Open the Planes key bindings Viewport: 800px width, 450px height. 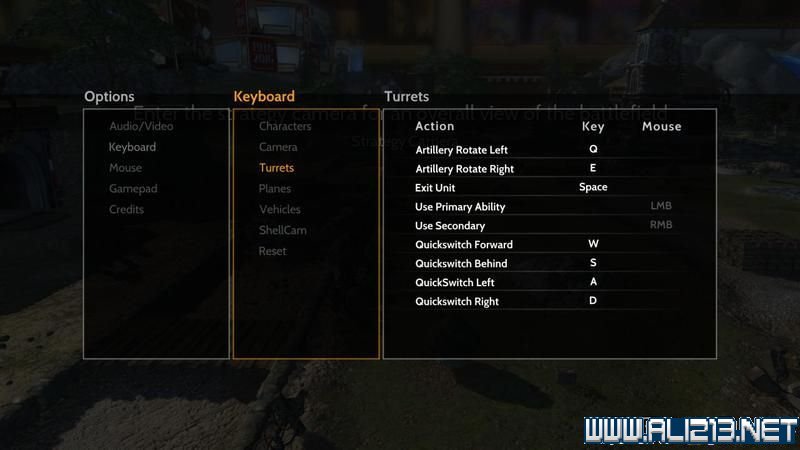pyautogui.click(x=275, y=189)
